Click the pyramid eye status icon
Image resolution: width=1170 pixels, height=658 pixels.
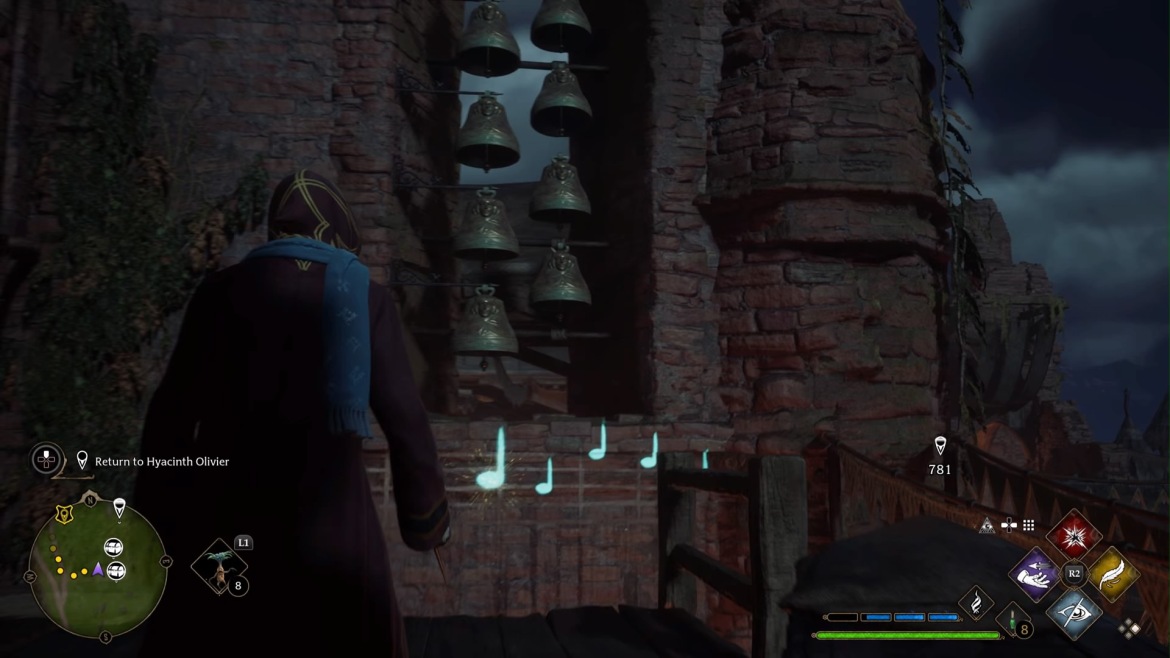point(987,525)
